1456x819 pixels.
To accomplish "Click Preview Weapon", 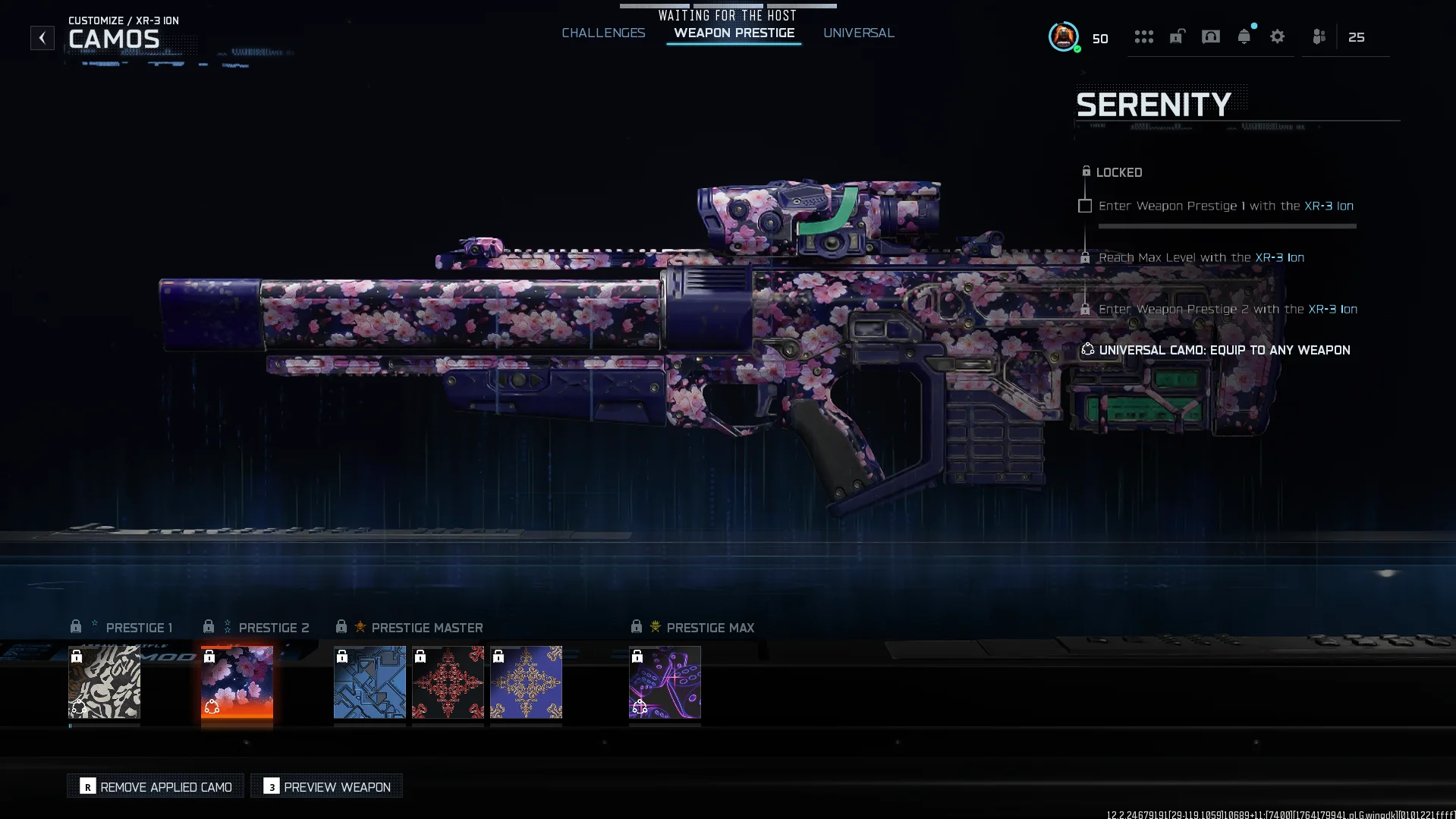I will [326, 786].
